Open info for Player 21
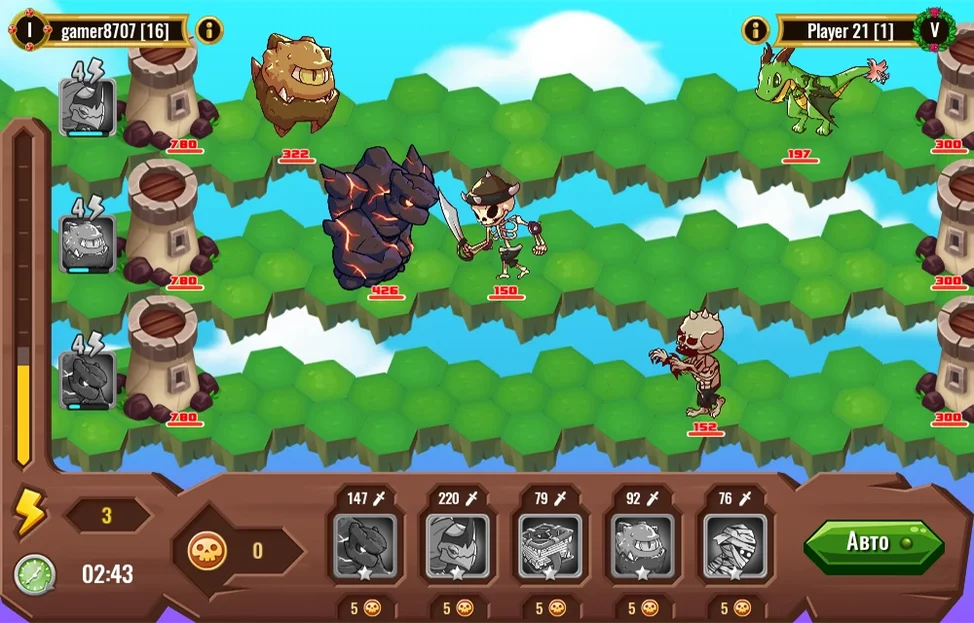 coord(755,30)
